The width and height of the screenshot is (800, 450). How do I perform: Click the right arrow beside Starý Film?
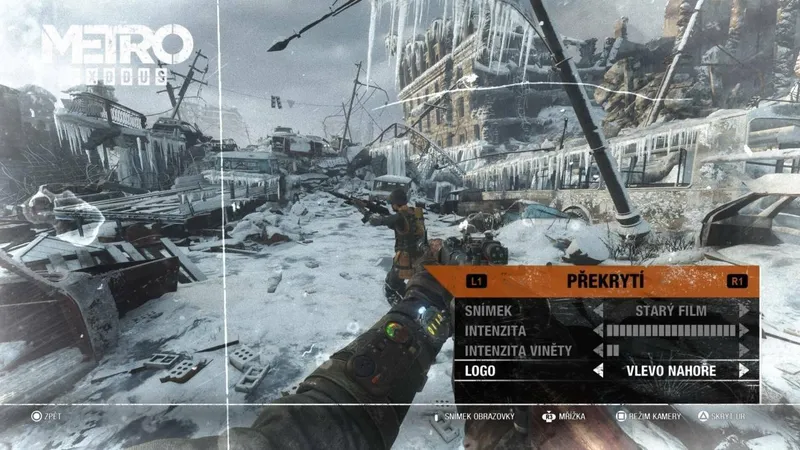tap(743, 311)
